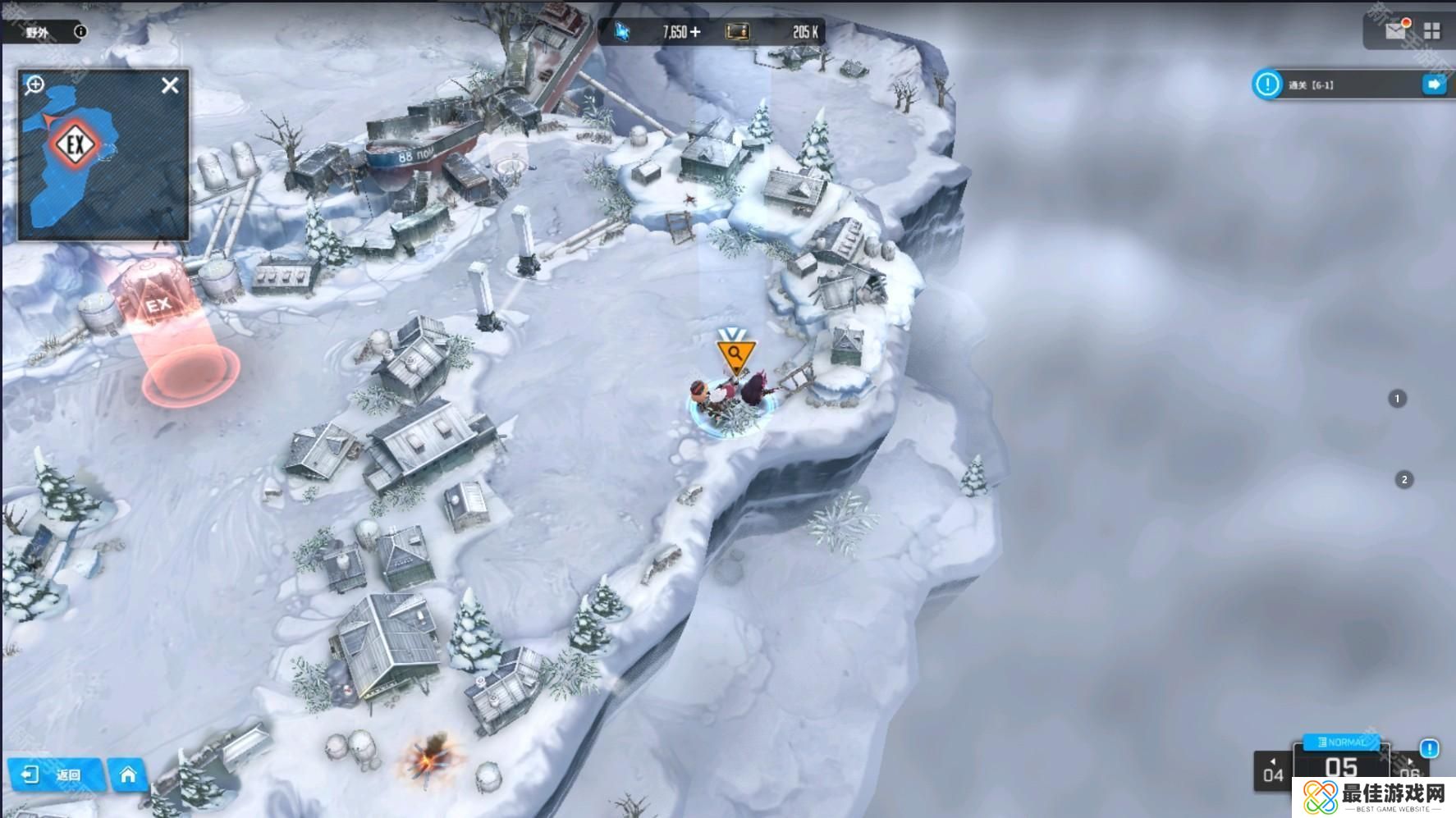
Task: Open the four-square grid menu
Action: [1432, 31]
